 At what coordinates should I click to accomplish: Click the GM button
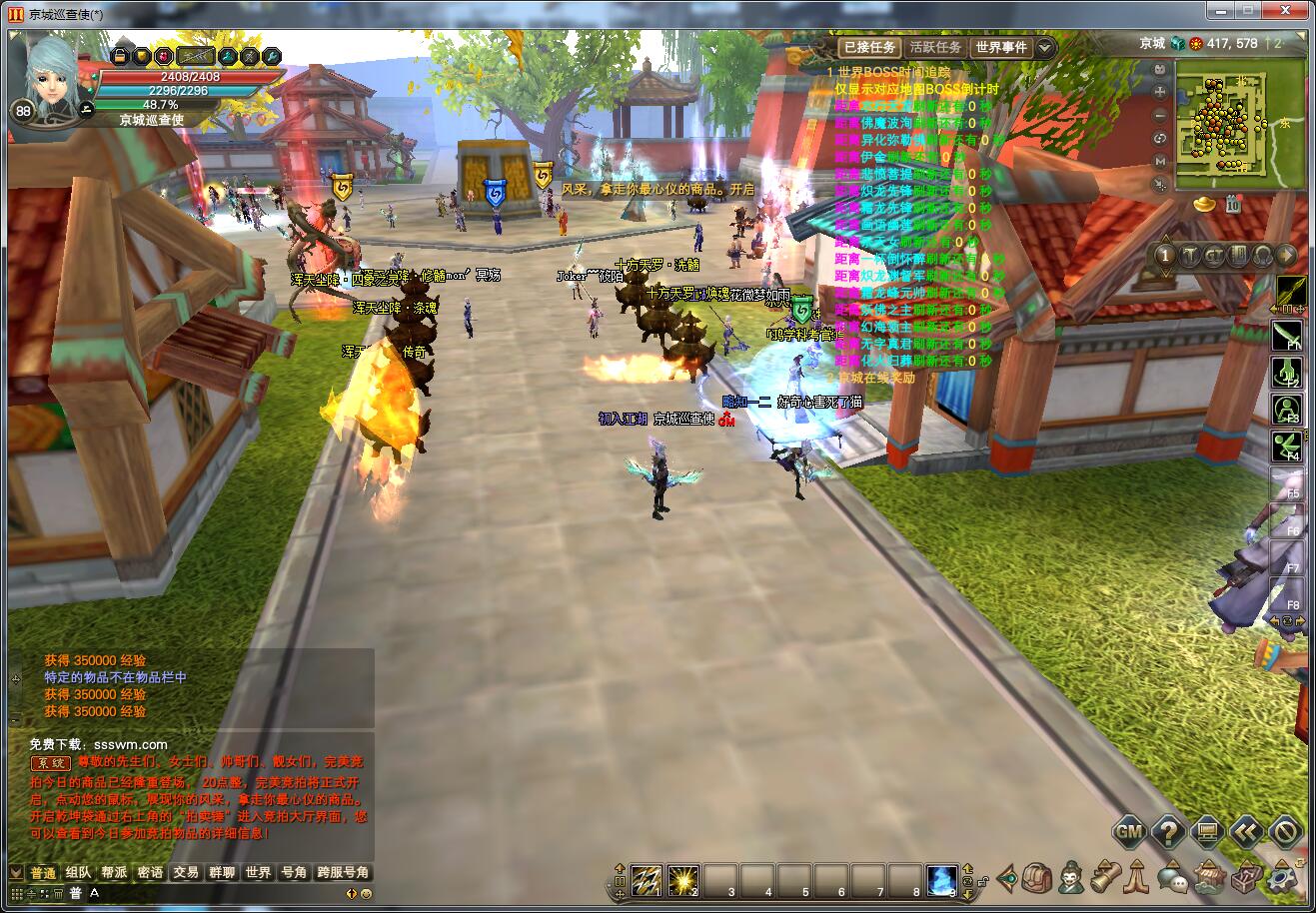(1129, 831)
